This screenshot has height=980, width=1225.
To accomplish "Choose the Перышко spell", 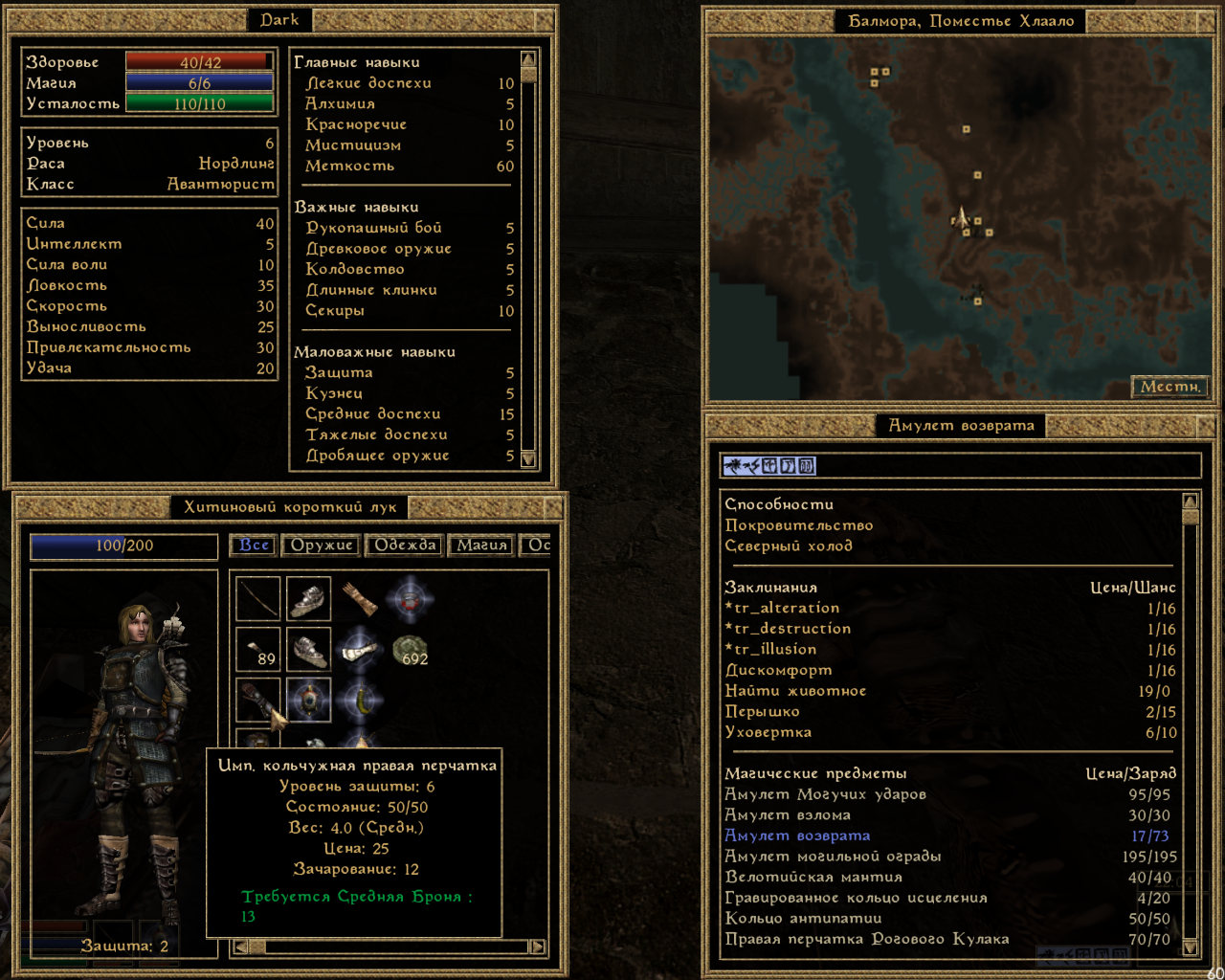I will click(762, 712).
